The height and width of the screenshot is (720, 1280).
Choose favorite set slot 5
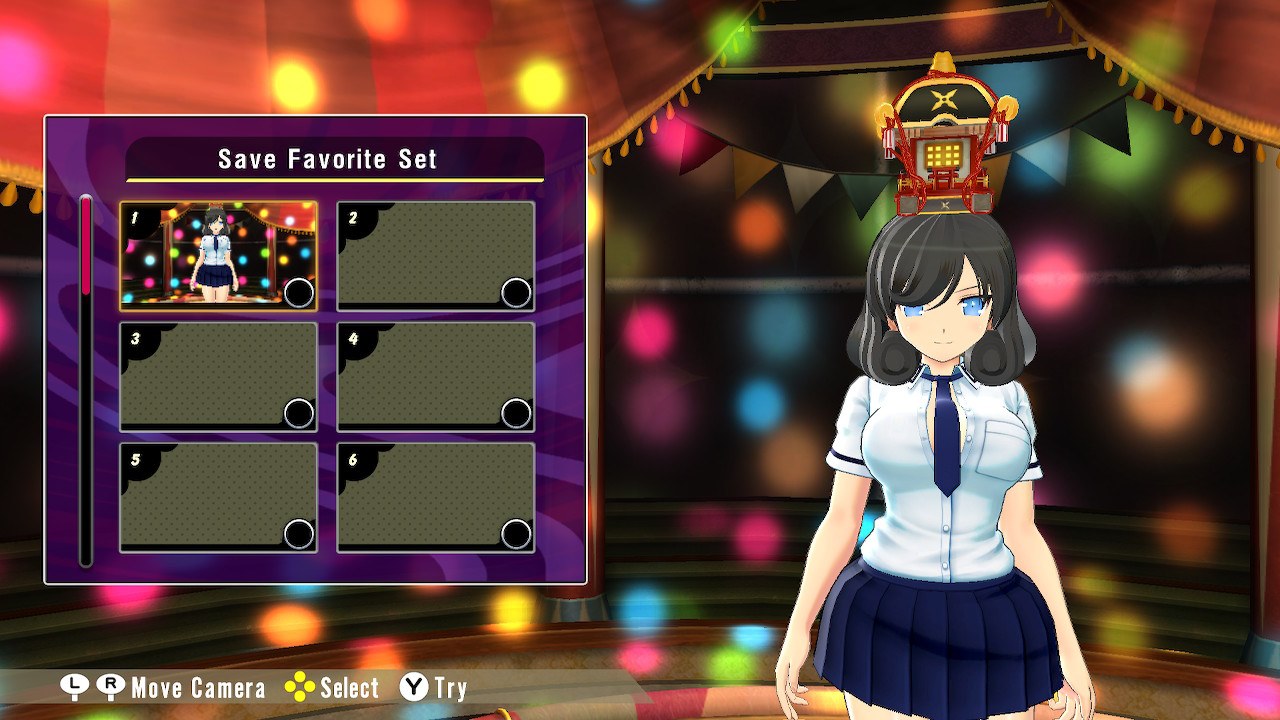coord(219,497)
